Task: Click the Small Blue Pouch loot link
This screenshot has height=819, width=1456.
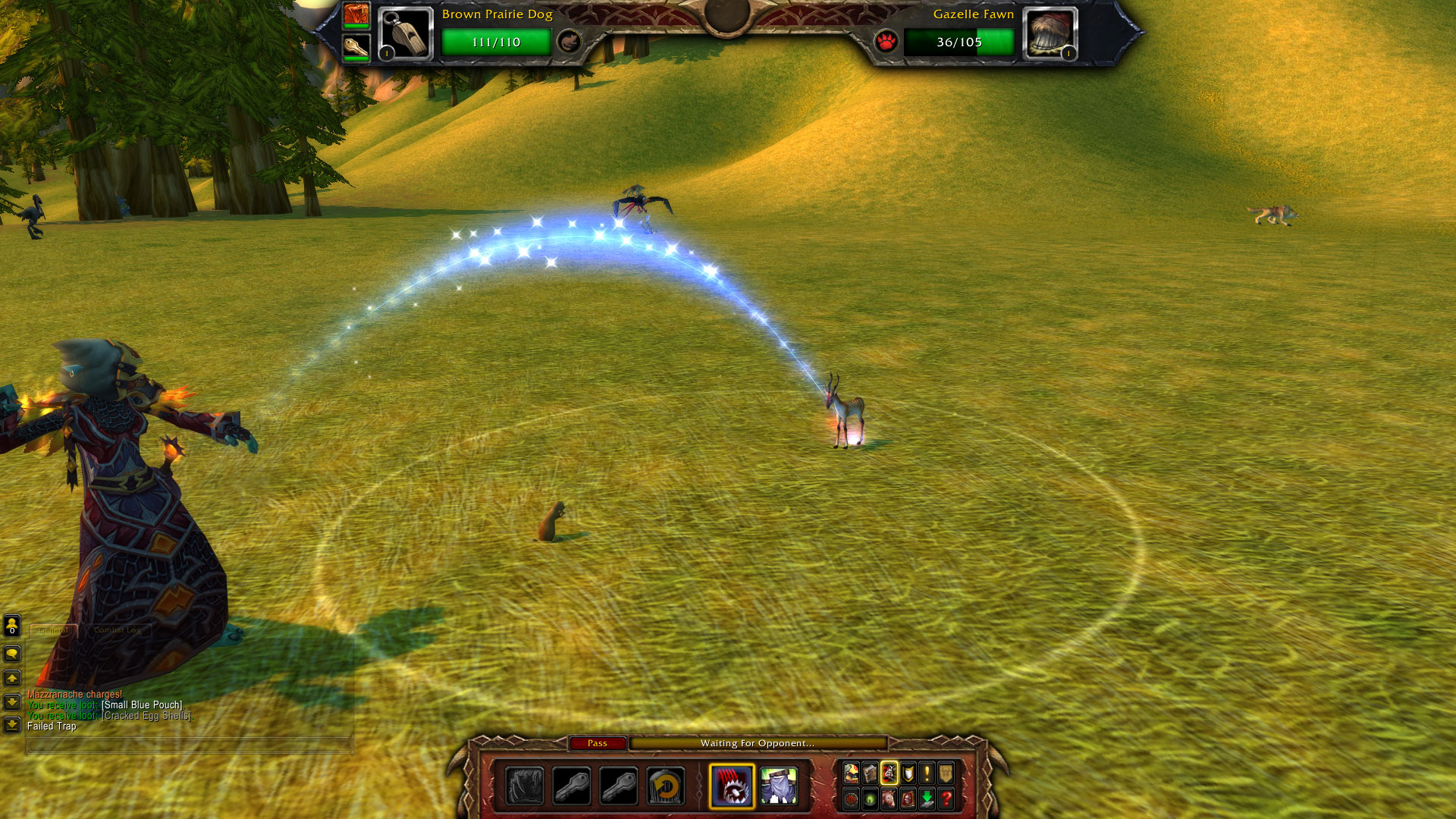Action: 142,705
